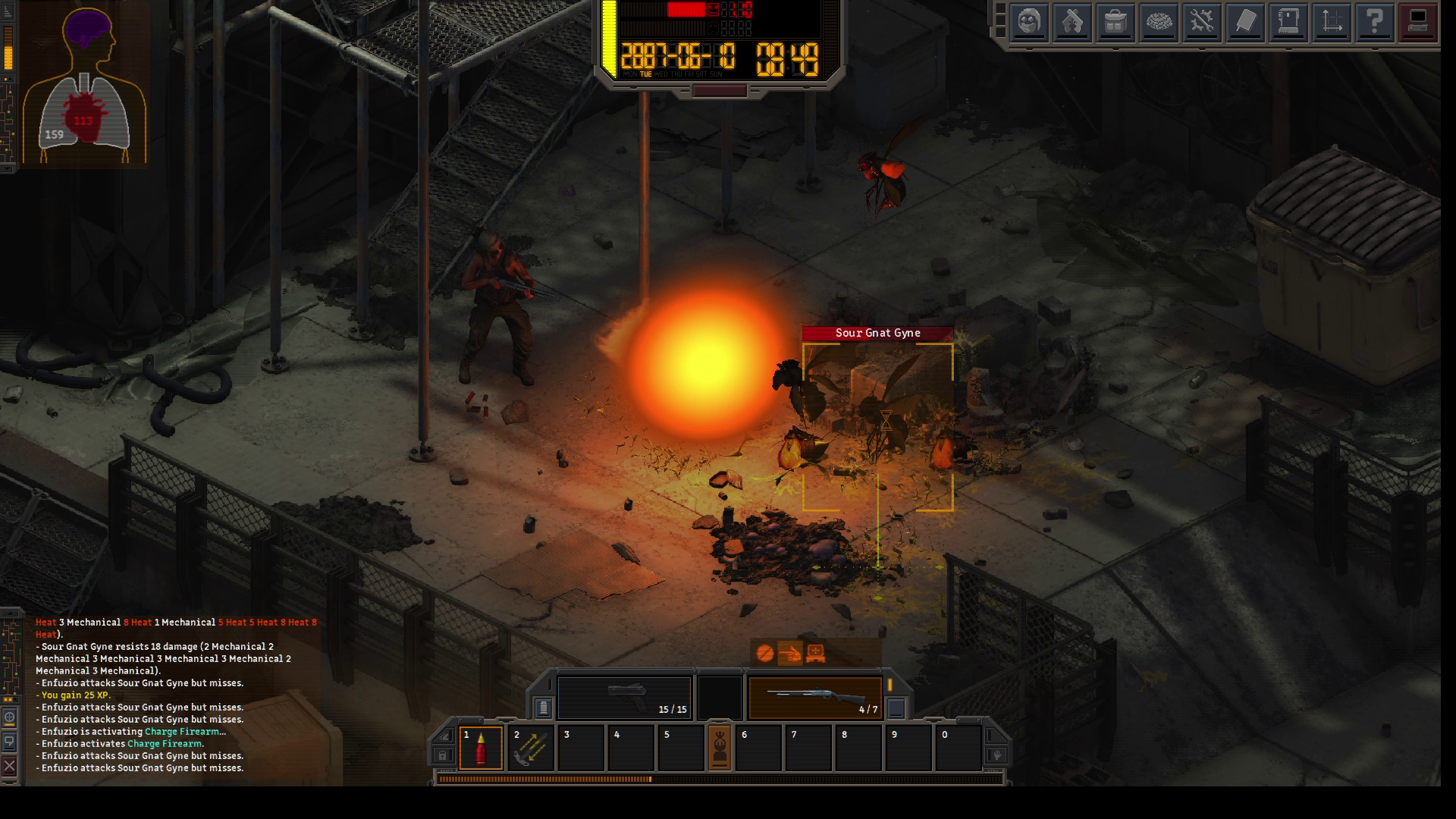Open the brain-icon psi abilities window

point(1158,22)
